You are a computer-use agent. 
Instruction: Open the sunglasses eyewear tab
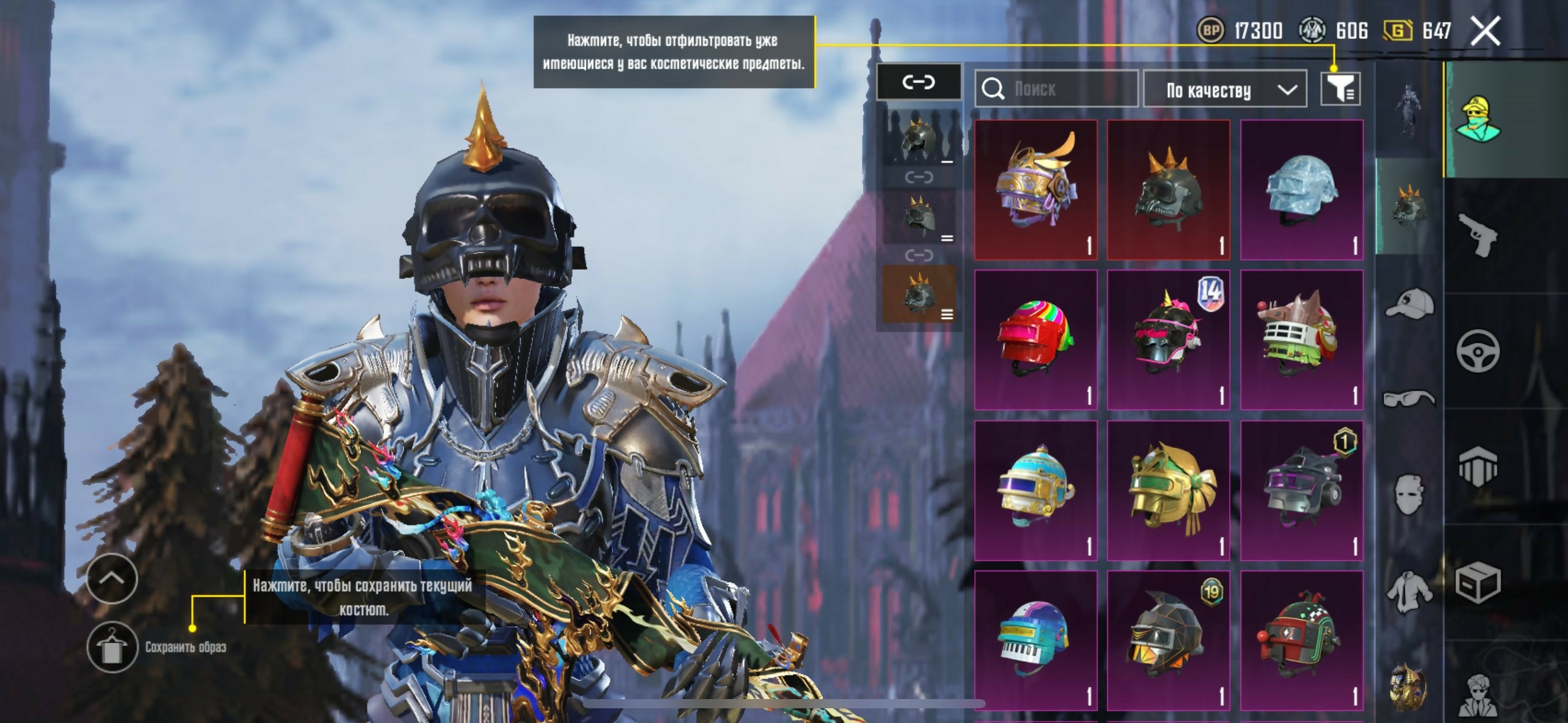(x=1409, y=399)
